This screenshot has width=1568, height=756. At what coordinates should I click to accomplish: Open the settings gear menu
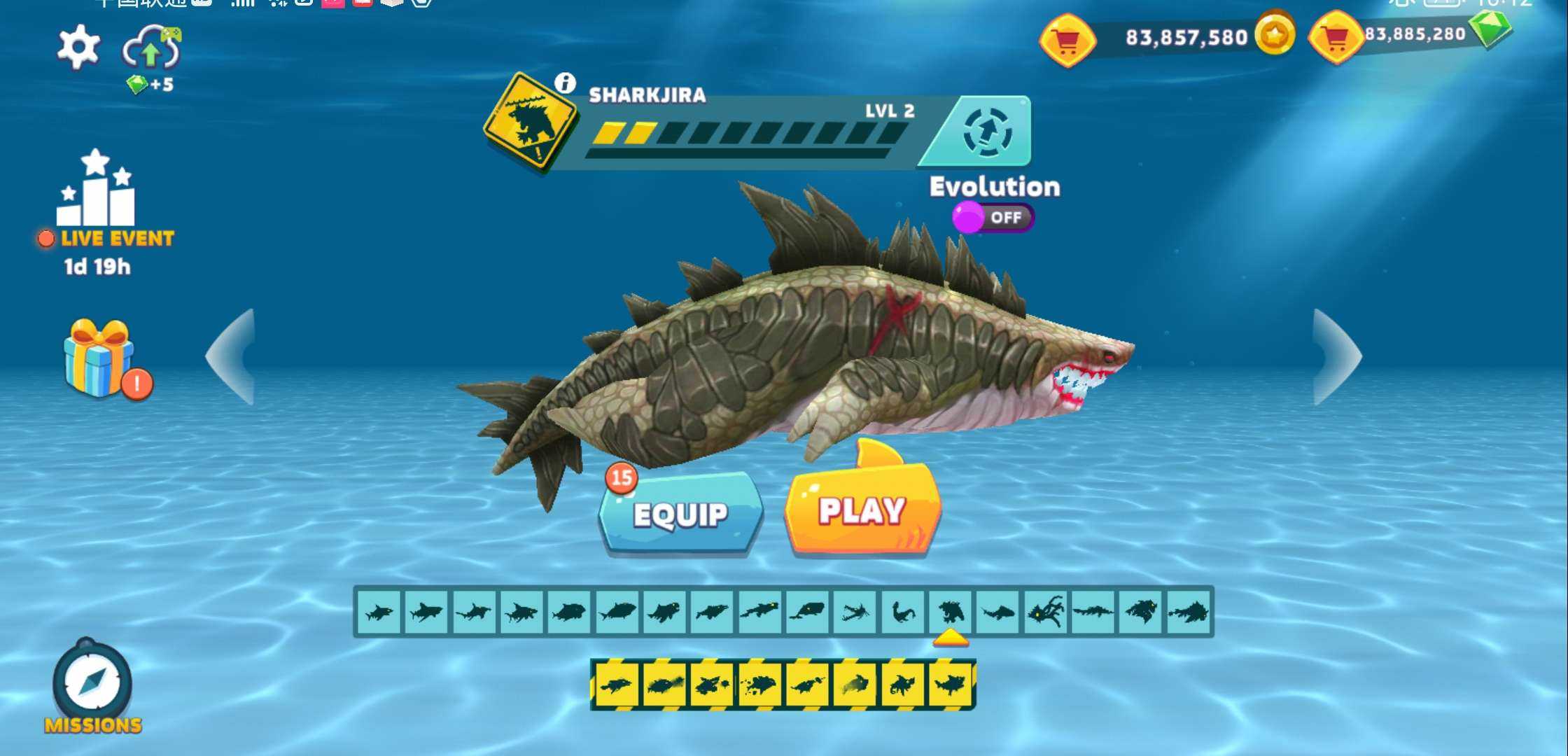coord(78,47)
